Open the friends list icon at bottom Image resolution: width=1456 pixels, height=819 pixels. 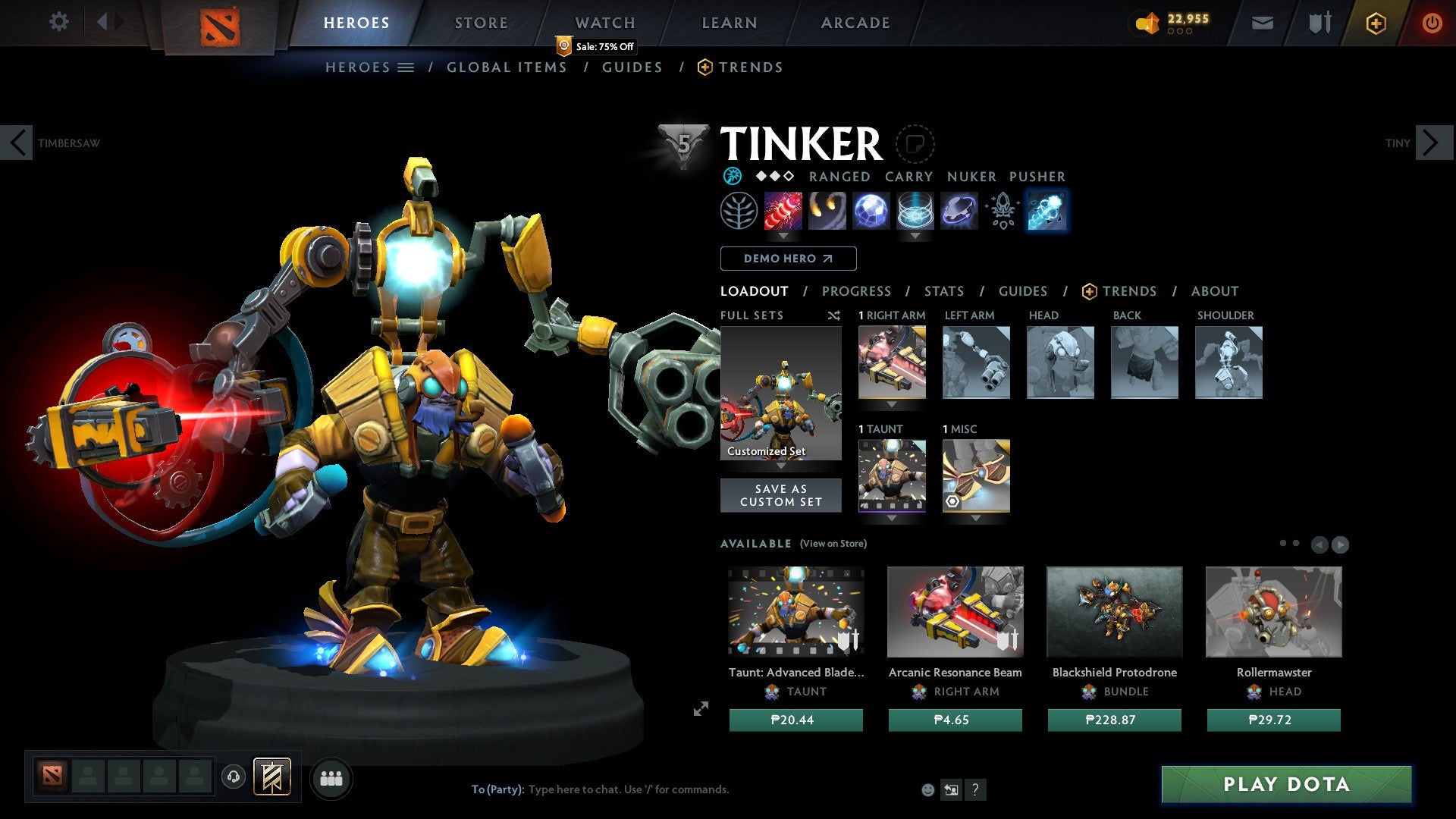click(331, 778)
